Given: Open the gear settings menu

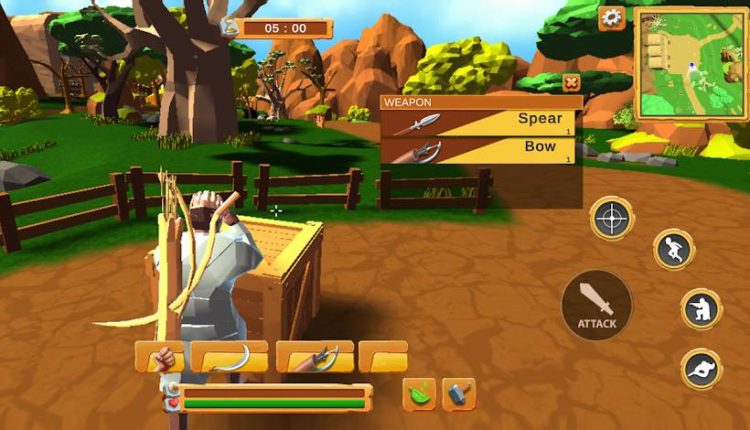Looking at the screenshot, I should (x=611, y=18).
